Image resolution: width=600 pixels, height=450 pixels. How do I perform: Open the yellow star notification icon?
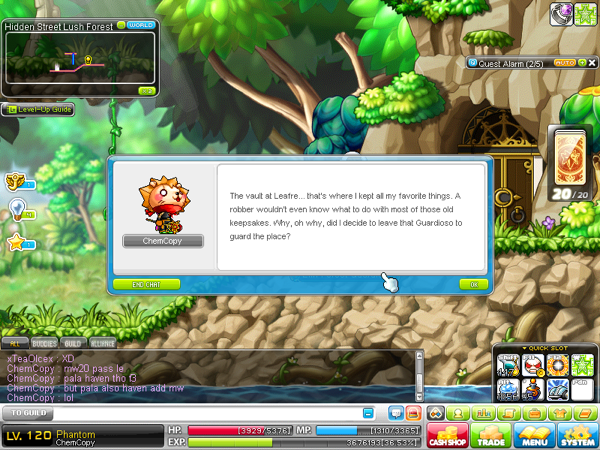(17, 242)
